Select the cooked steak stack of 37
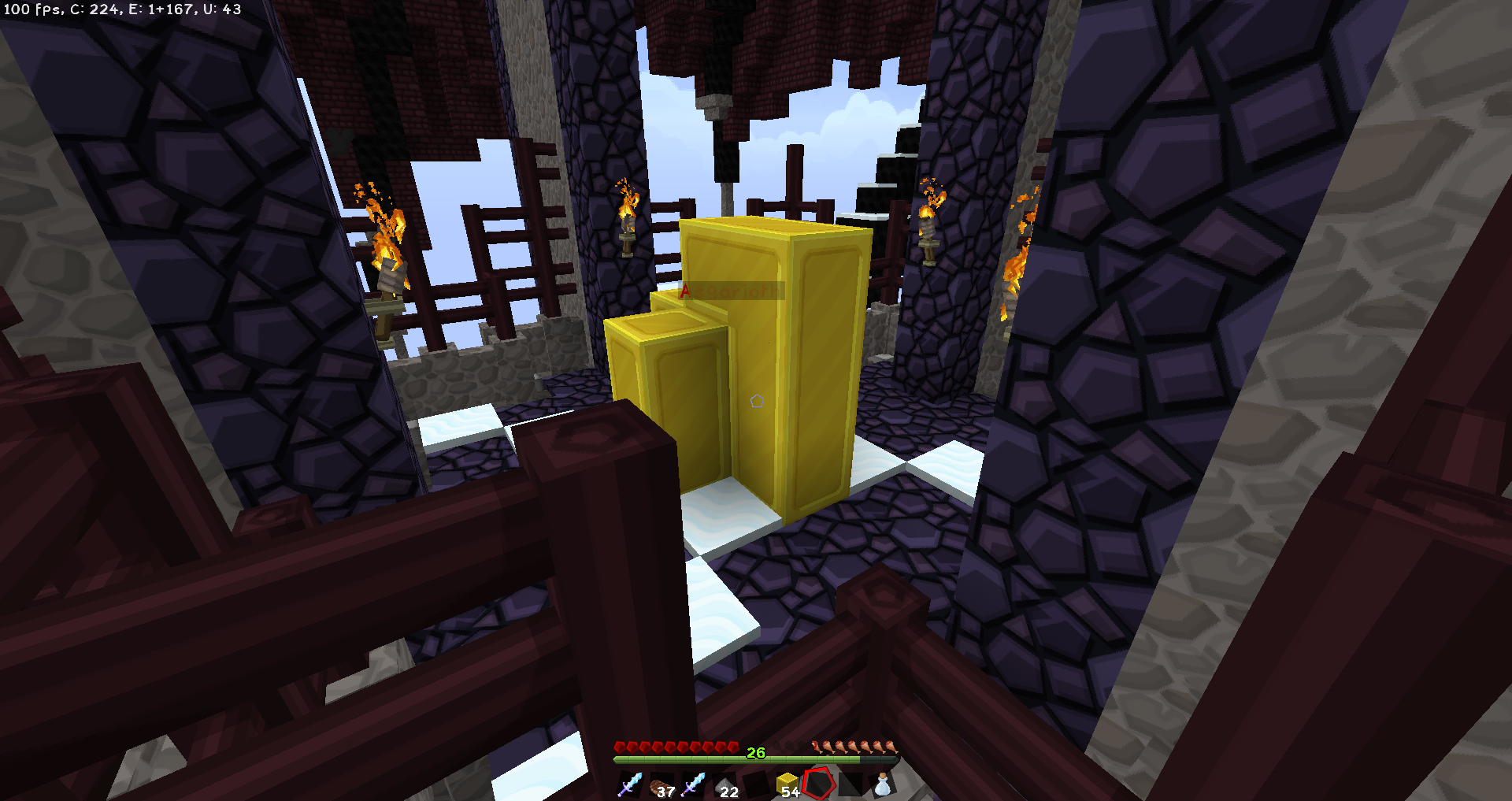This screenshot has width=1512, height=801. click(661, 785)
